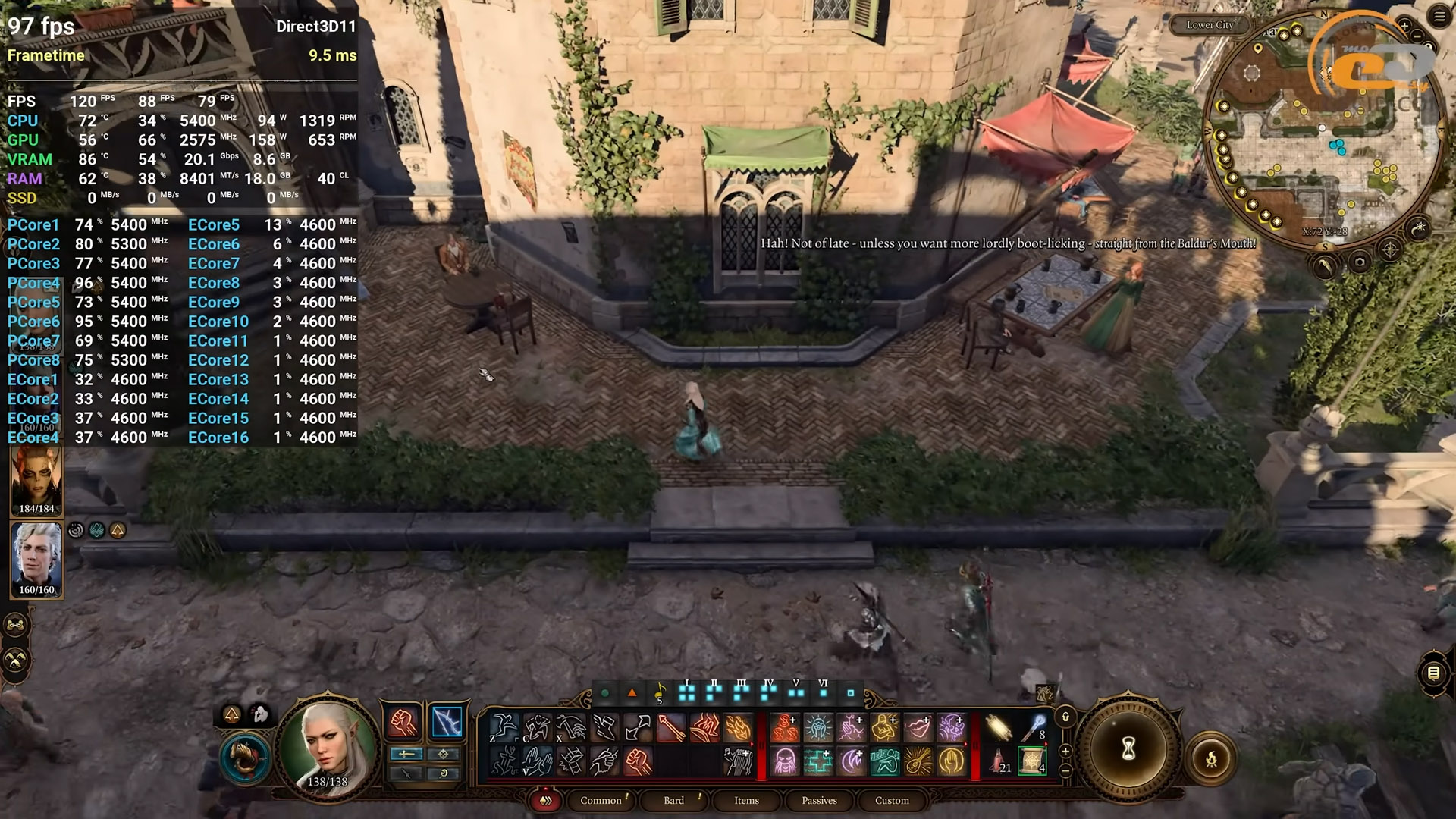Use the scroll item with count 4
Viewport: 1456px width, 819px height.
coord(1032,761)
